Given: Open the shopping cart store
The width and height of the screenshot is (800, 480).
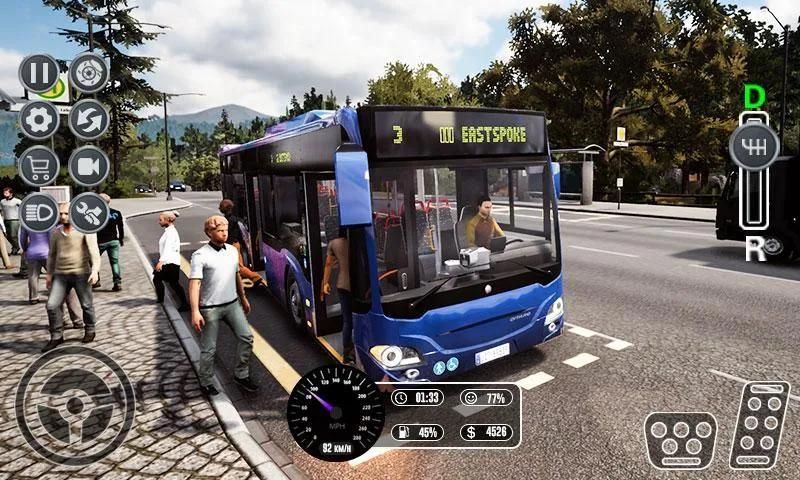Looking at the screenshot, I should coord(39,166).
